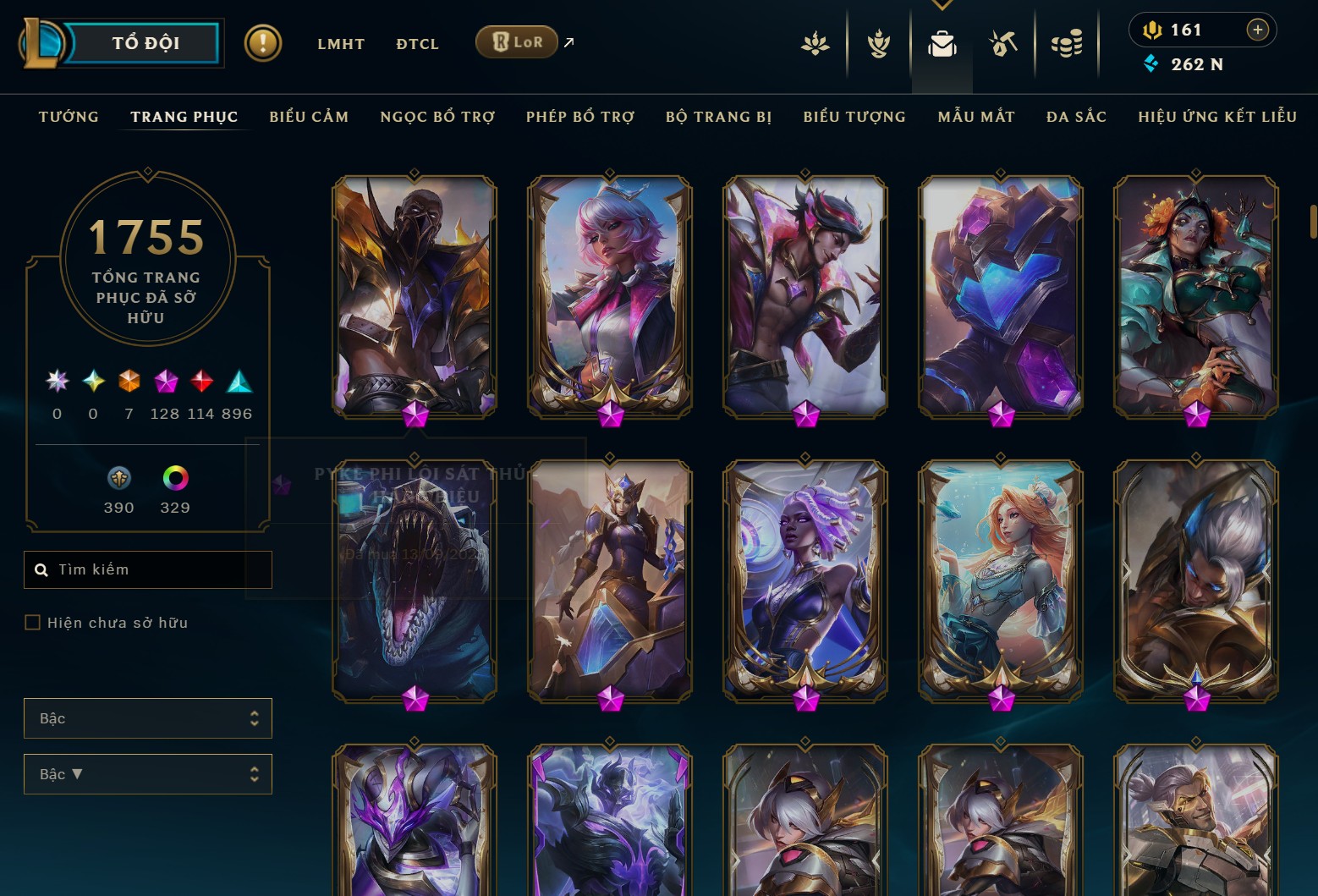Collapse the gold chevron above the navigation bar
The width and height of the screenshot is (1318, 896).
click(942, 4)
